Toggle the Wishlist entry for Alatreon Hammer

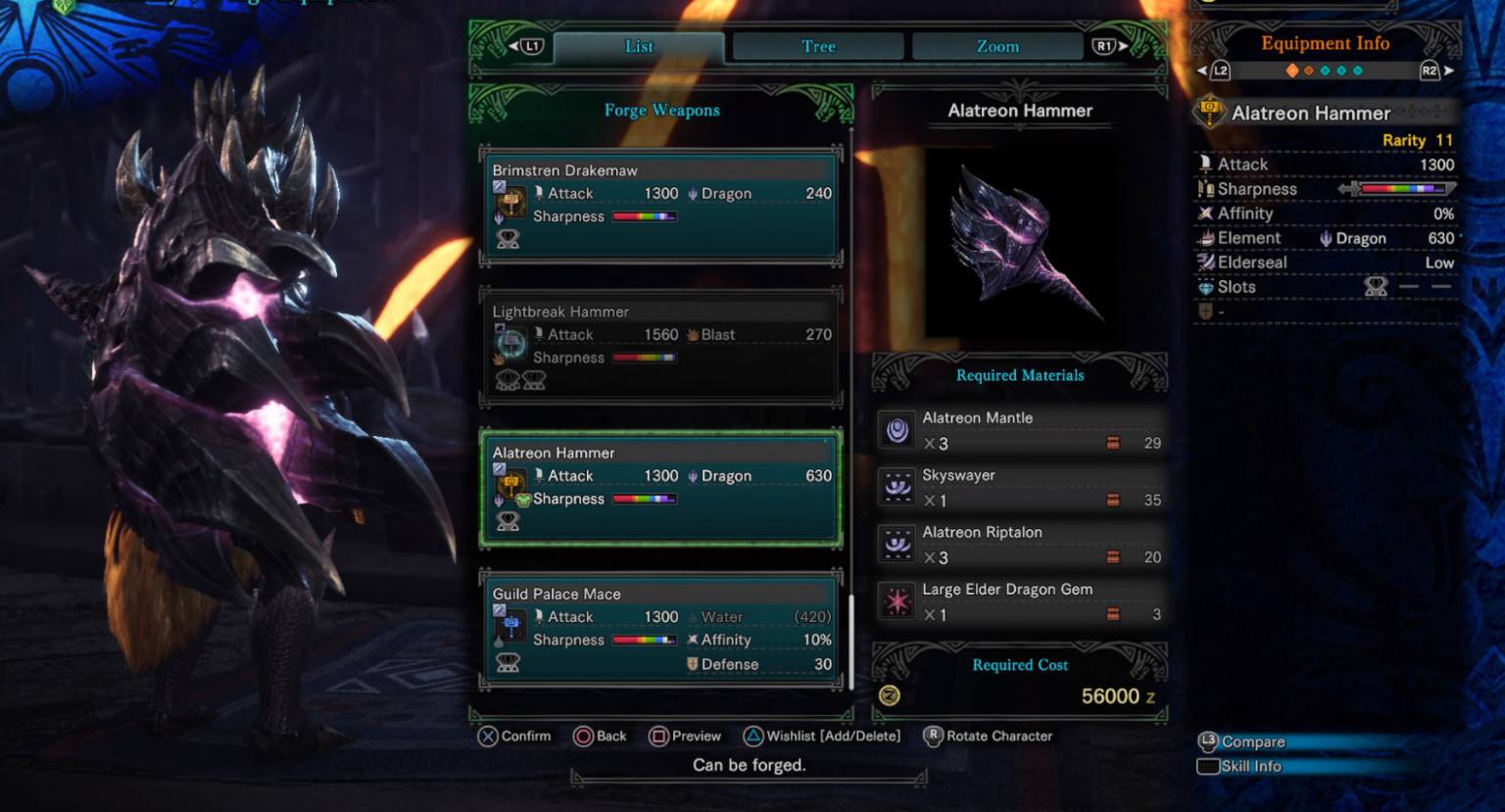point(819,736)
